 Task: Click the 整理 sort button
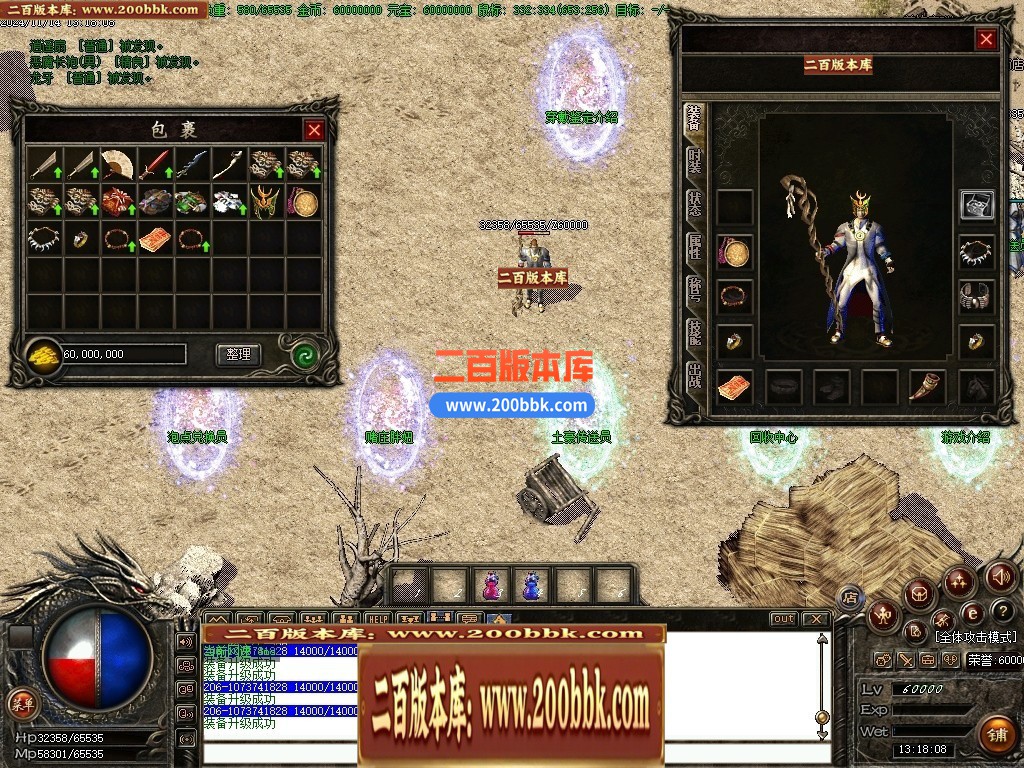point(238,354)
